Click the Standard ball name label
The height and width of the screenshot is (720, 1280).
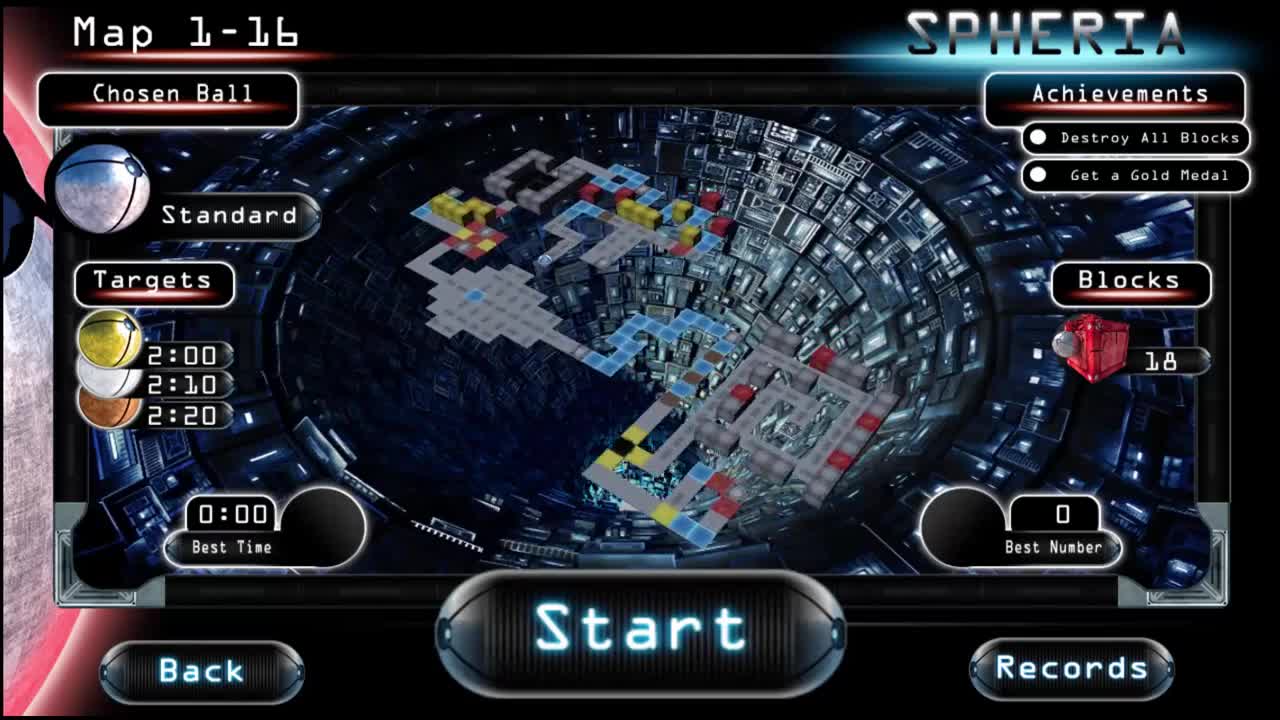(232, 214)
